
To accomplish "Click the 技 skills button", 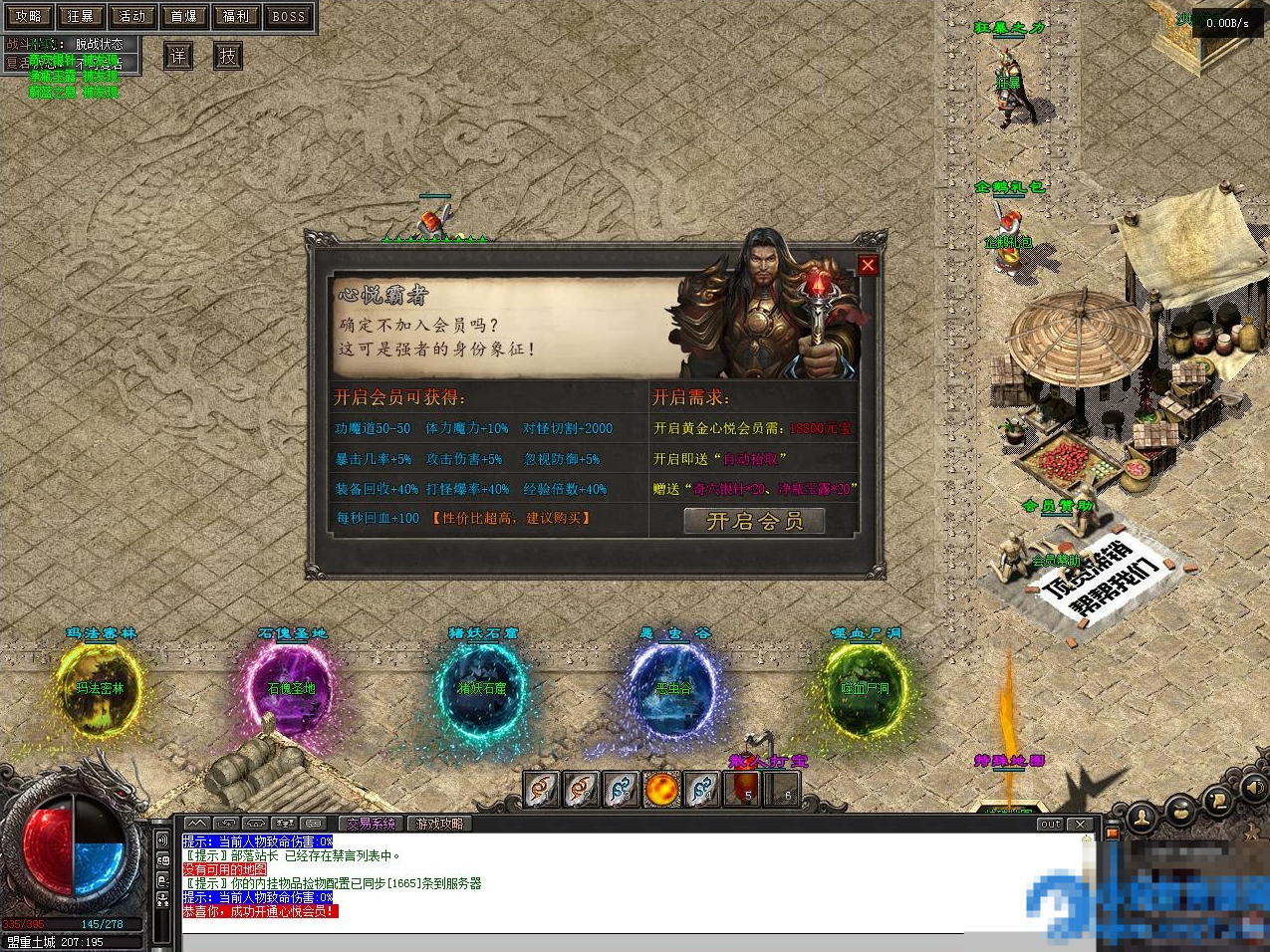I will pyautogui.click(x=228, y=56).
